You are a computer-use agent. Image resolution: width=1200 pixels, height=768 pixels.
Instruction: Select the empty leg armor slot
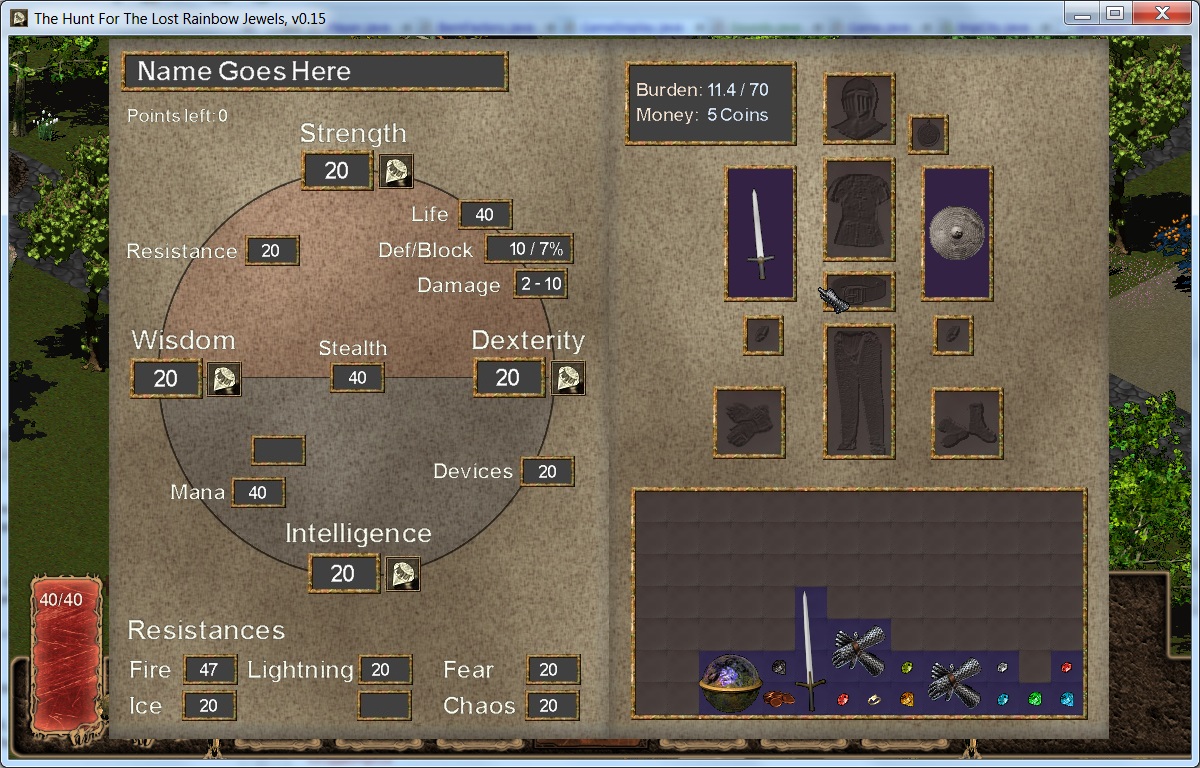tap(859, 391)
